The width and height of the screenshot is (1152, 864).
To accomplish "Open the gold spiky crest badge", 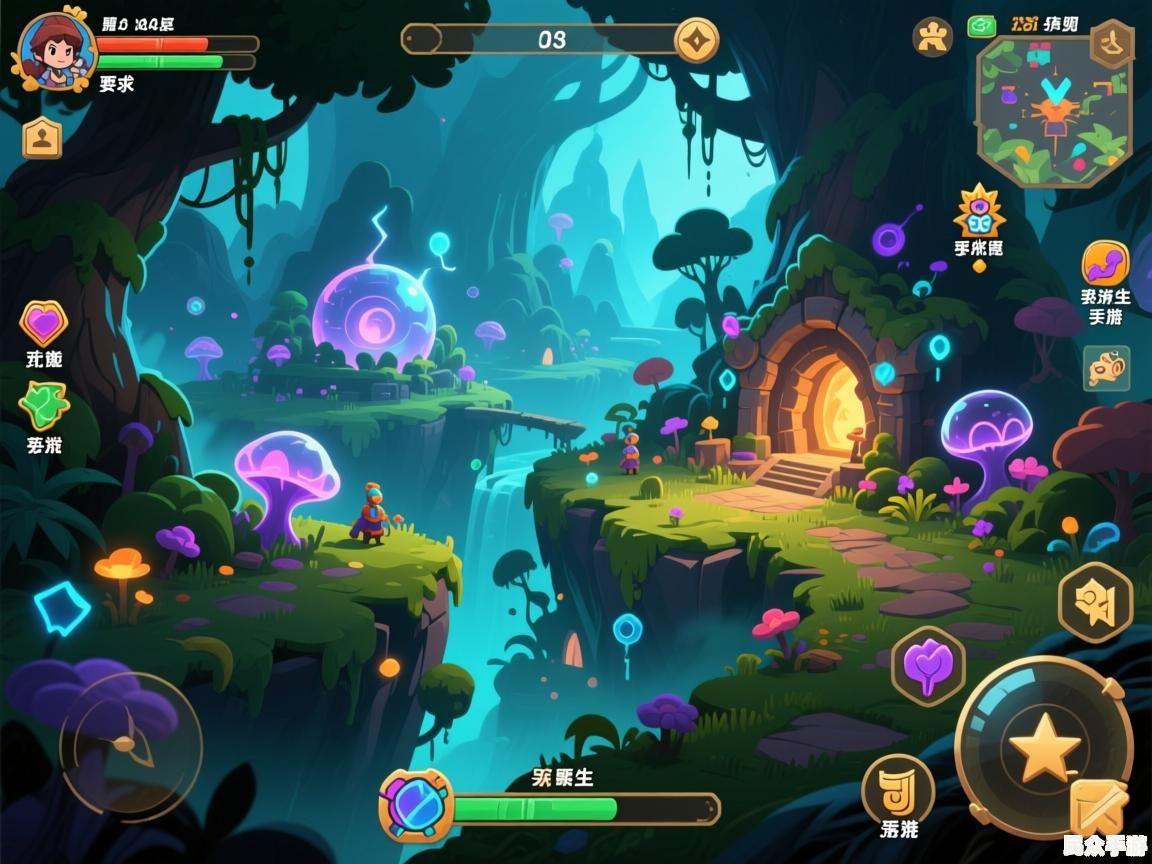I will (x=979, y=211).
